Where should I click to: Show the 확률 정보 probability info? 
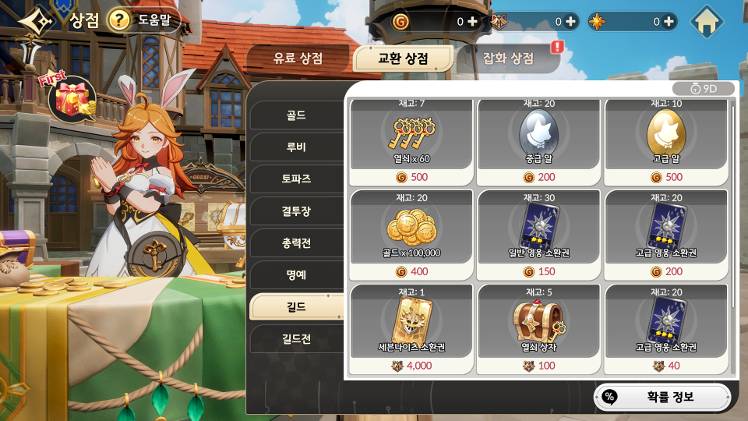662,397
